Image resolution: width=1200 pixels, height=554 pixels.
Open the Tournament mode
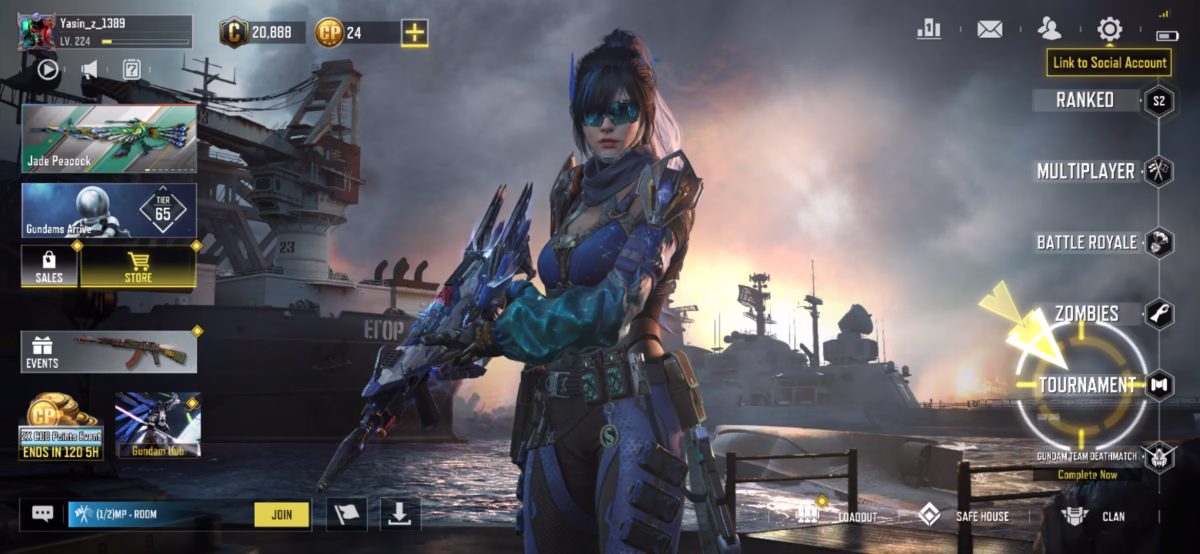1086,385
